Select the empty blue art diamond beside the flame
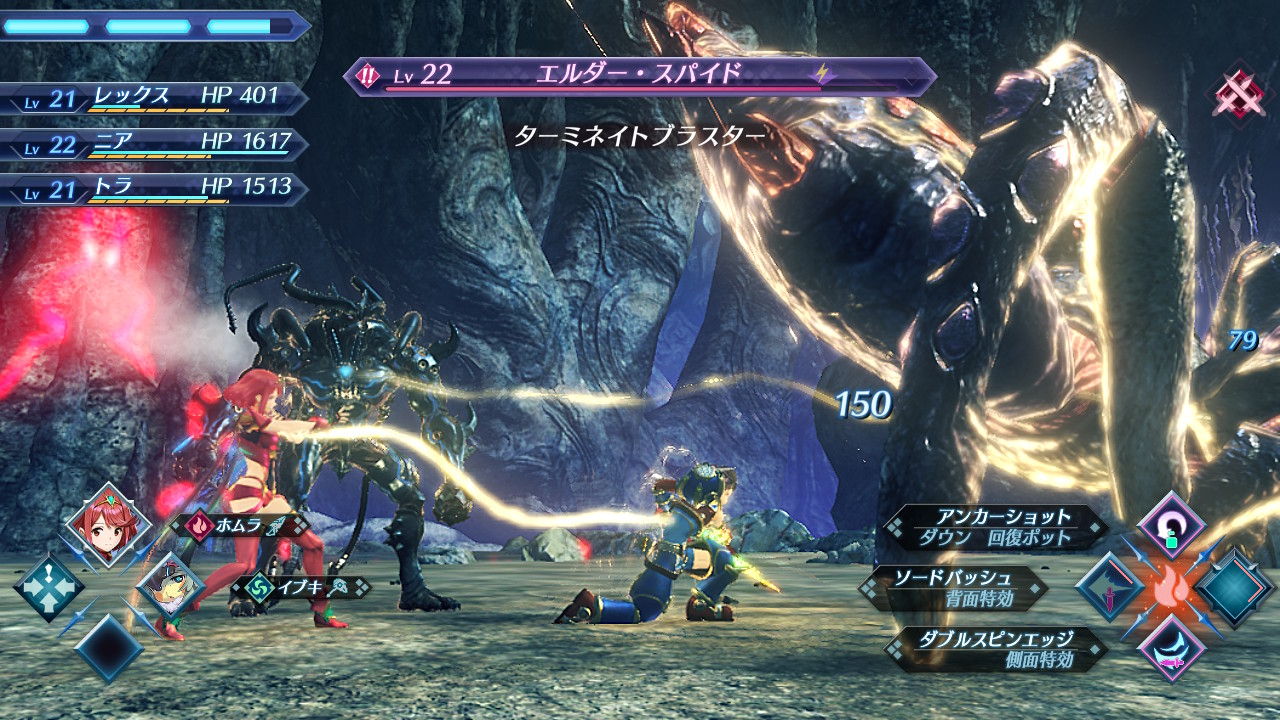The width and height of the screenshot is (1280, 720). pos(1235,588)
